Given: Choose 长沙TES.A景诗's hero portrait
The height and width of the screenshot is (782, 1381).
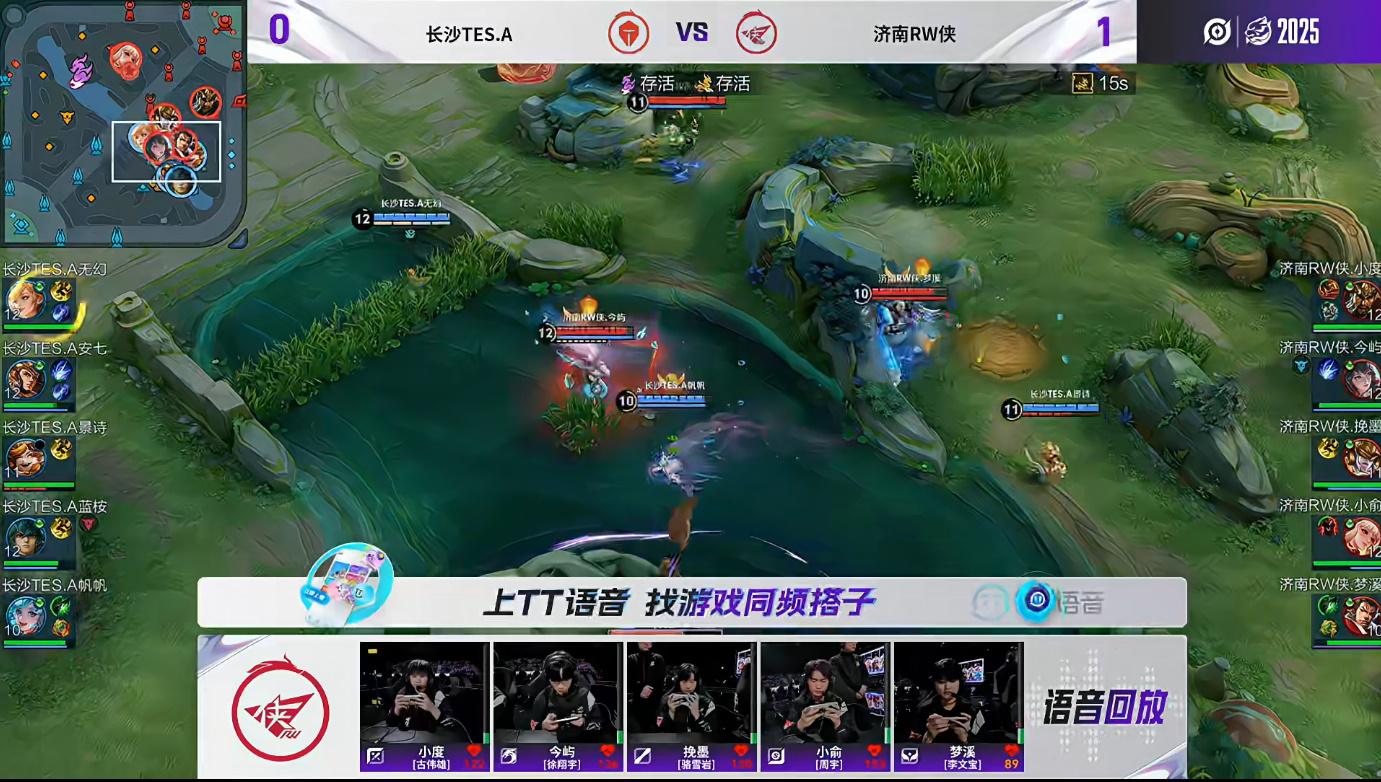Looking at the screenshot, I should [24, 457].
